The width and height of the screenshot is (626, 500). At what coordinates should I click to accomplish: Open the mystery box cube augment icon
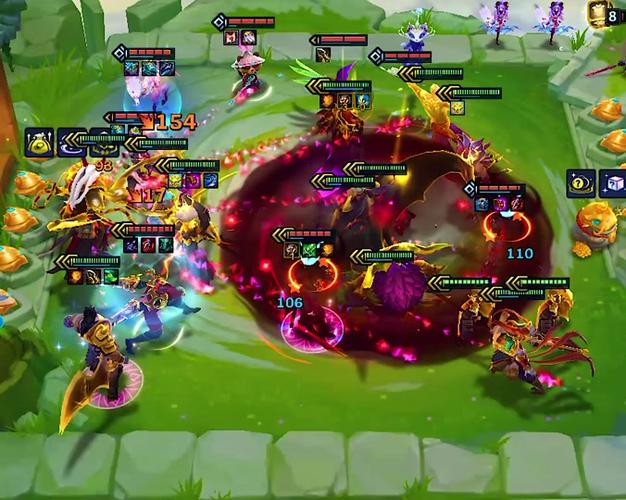point(612,183)
